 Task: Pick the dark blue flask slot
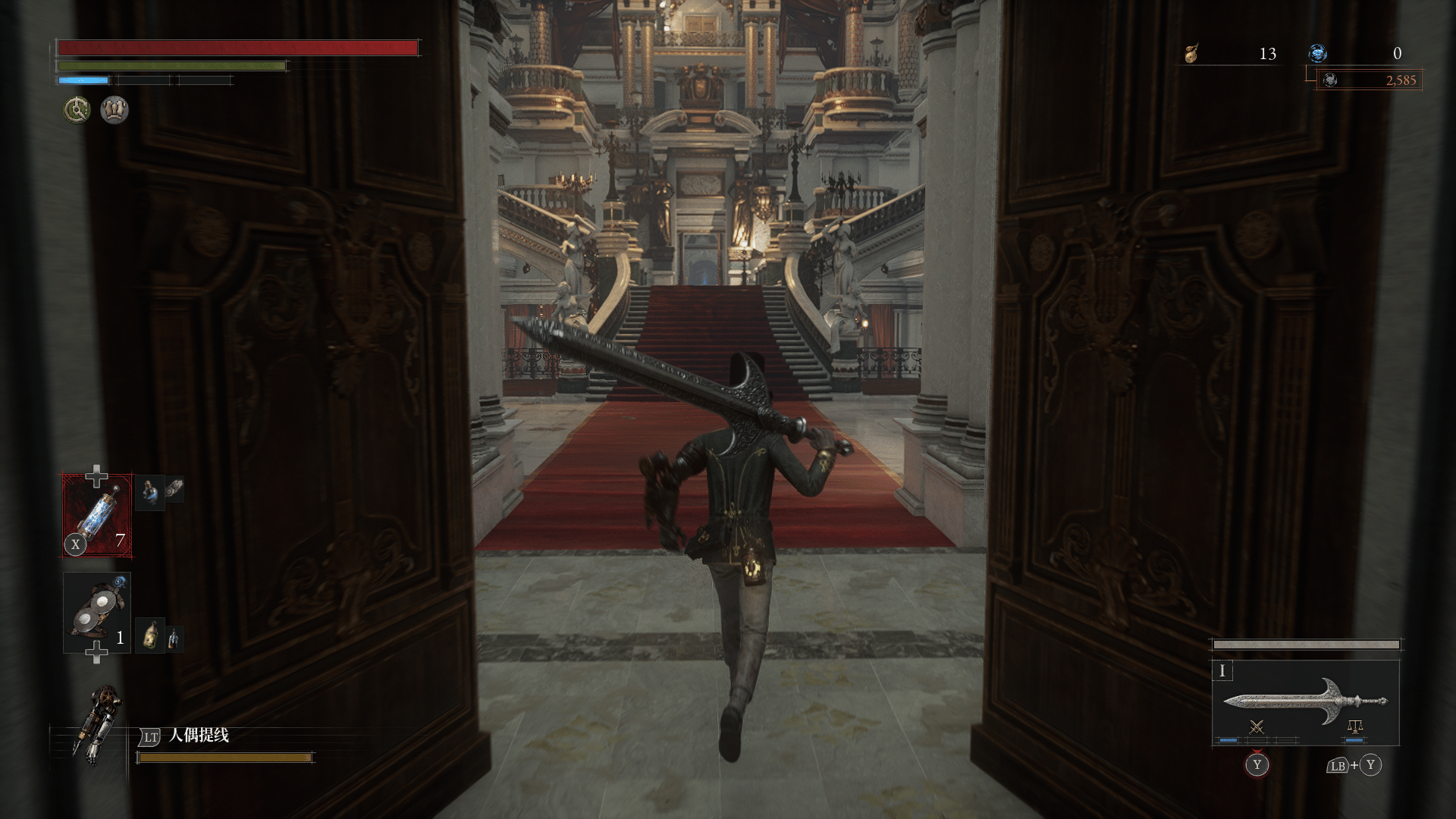click(x=149, y=494)
